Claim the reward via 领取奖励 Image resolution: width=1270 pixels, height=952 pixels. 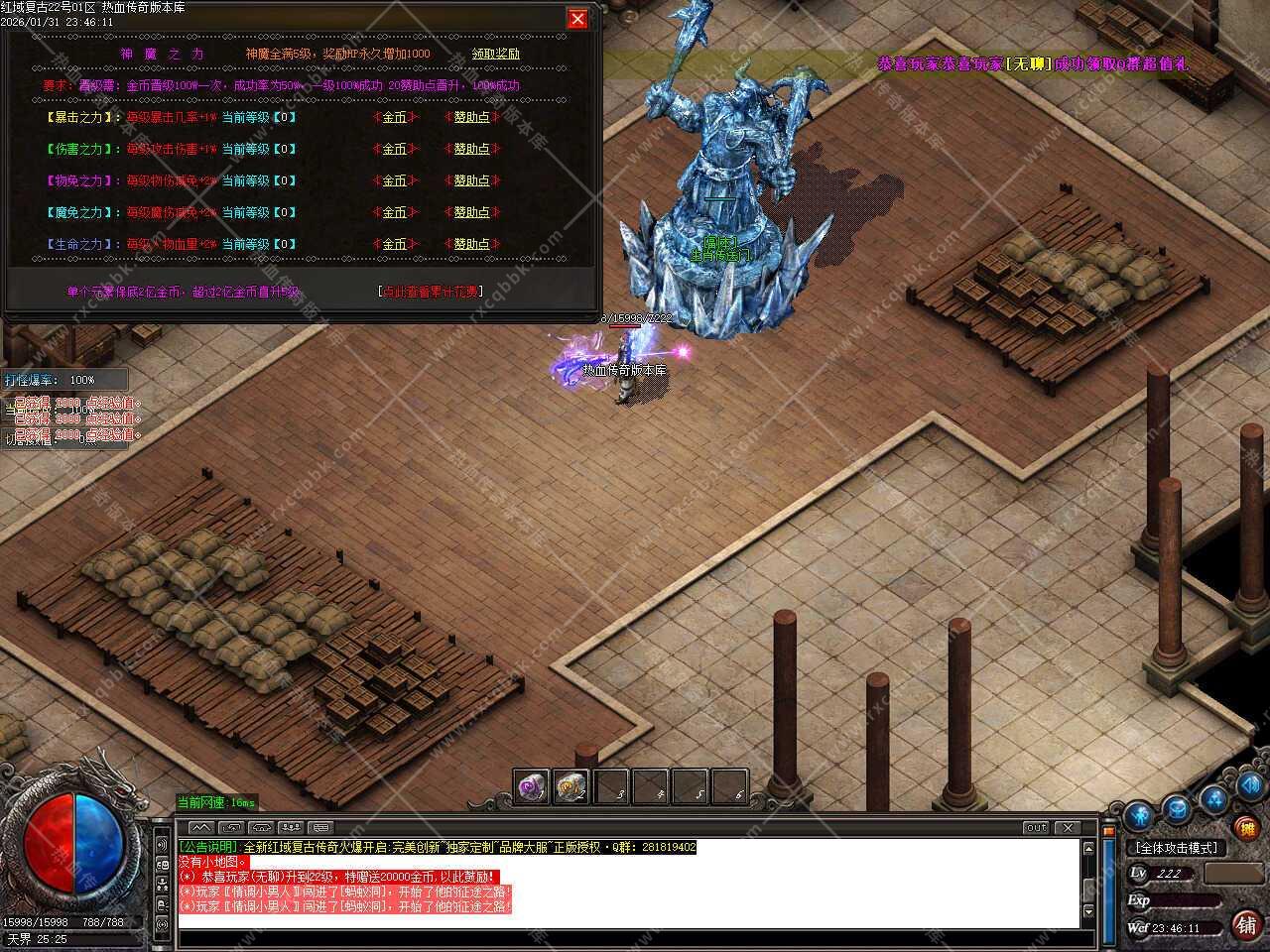(495, 54)
